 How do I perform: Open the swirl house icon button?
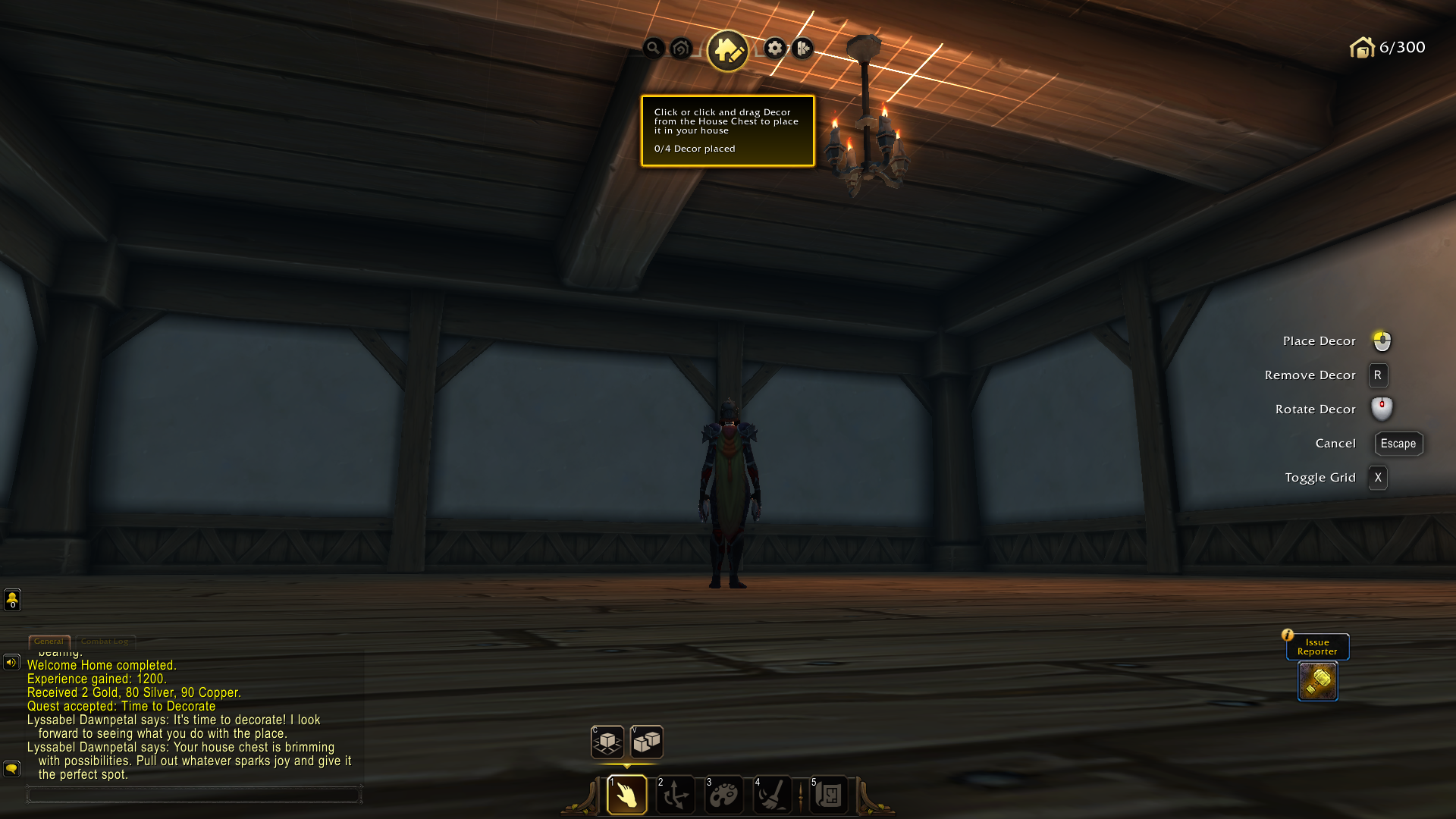(x=681, y=49)
